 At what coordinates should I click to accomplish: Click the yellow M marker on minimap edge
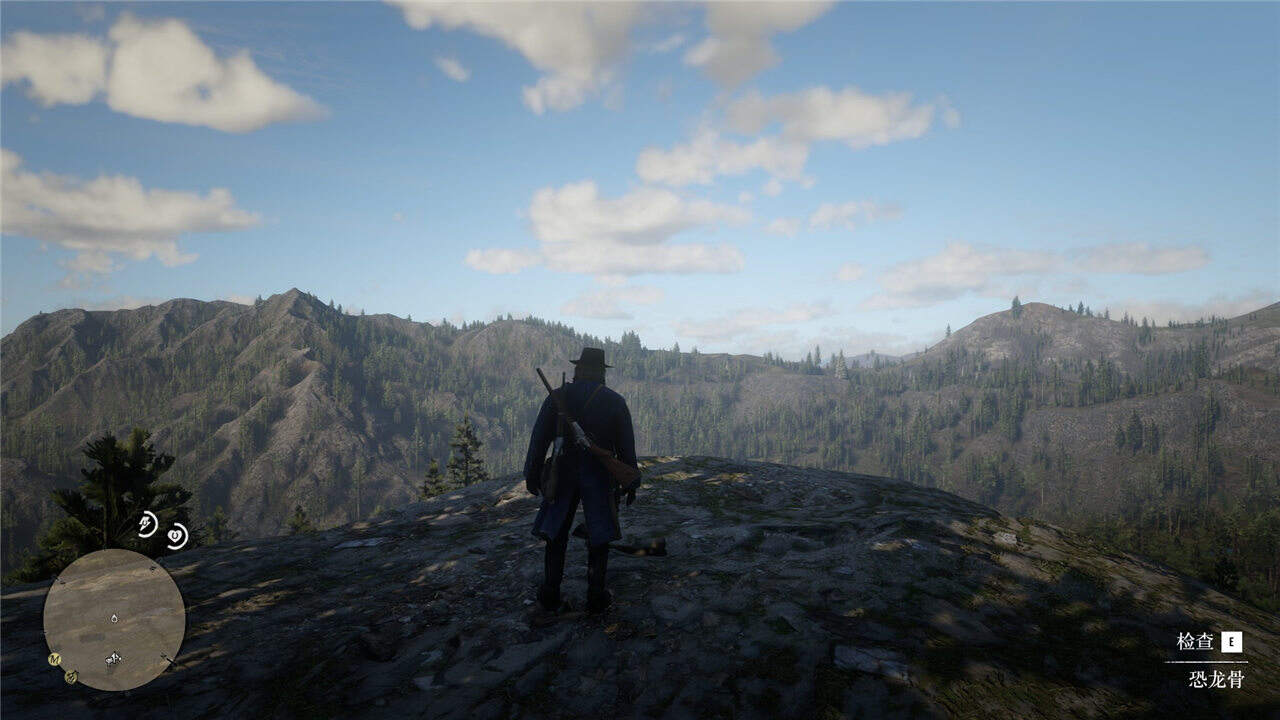[55, 659]
